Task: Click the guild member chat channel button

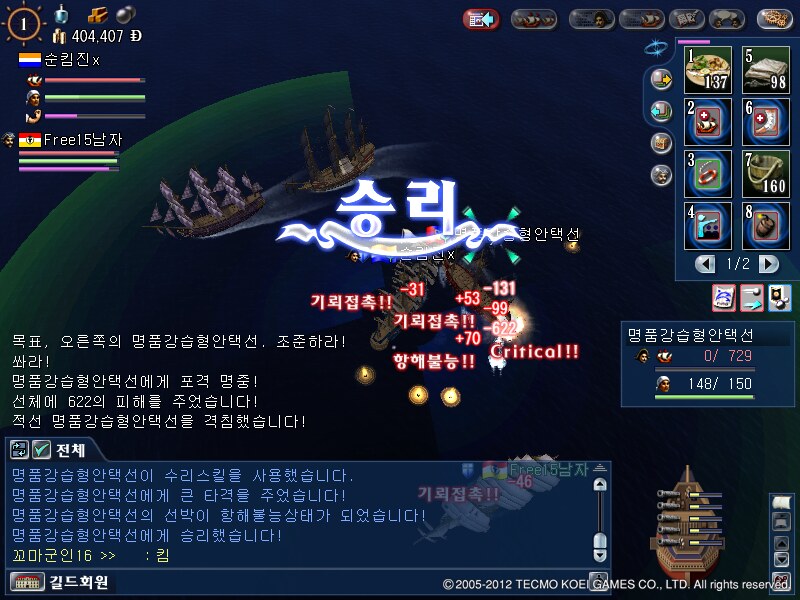Action: coord(60,582)
